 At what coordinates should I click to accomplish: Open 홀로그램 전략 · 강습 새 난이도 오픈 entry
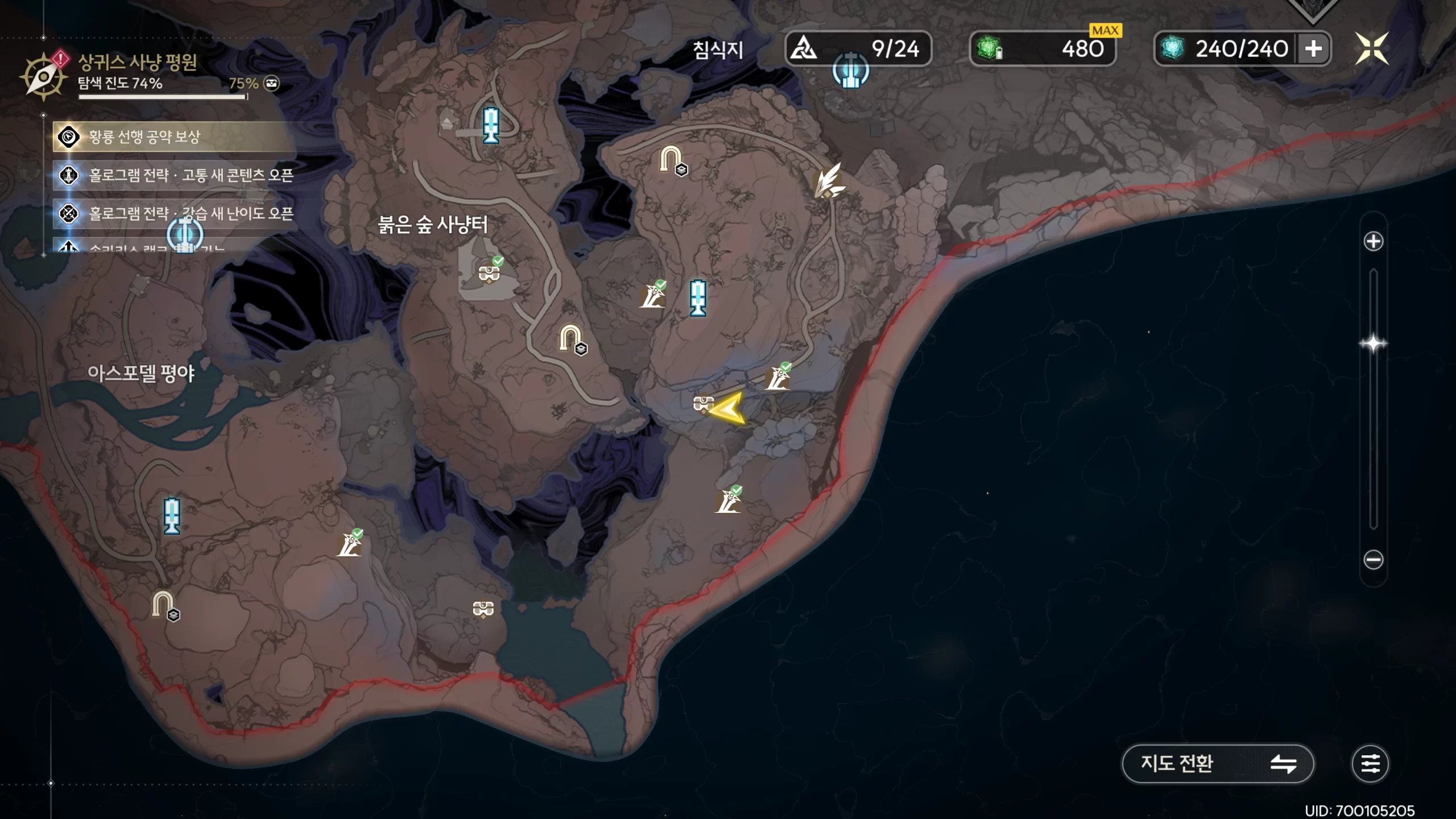[173, 213]
